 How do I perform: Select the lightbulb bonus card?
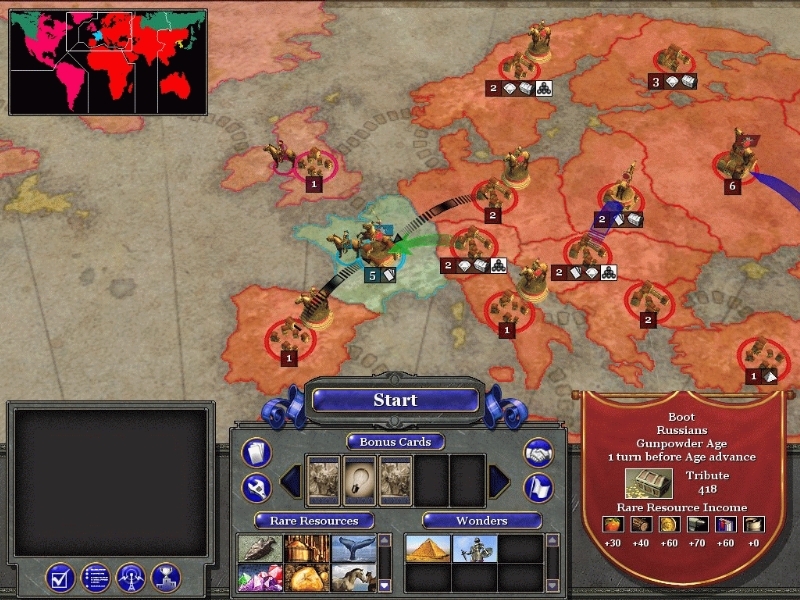tap(359, 480)
